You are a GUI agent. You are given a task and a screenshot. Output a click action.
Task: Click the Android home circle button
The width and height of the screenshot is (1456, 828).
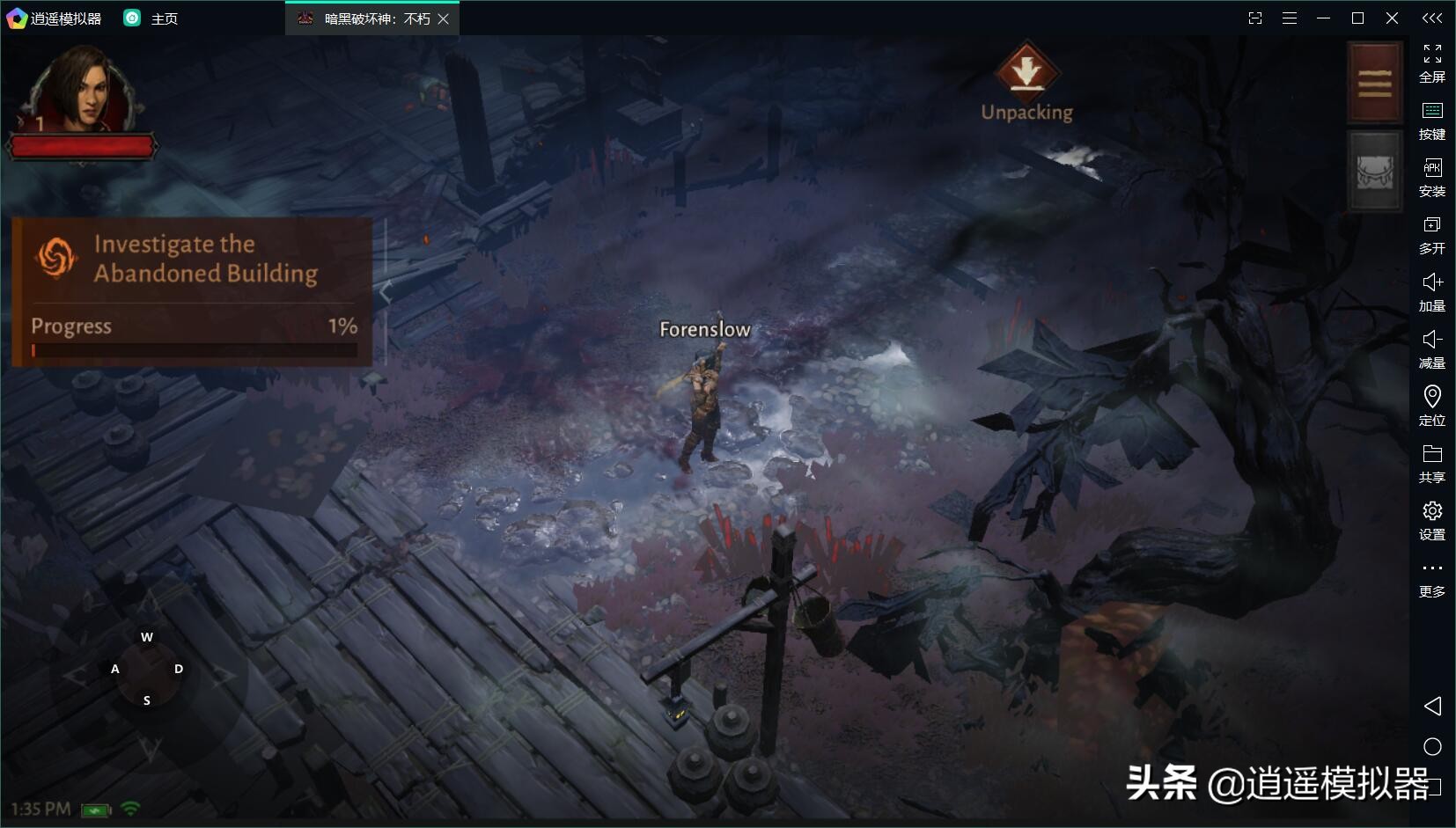click(1432, 747)
